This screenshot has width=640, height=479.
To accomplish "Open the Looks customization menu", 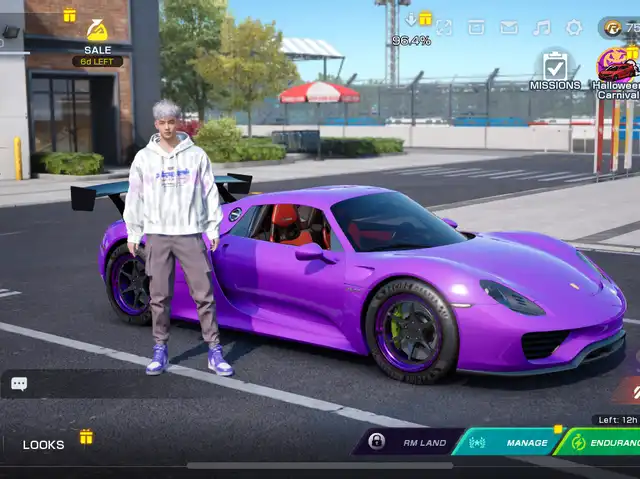I will click(x=44, y=444).
